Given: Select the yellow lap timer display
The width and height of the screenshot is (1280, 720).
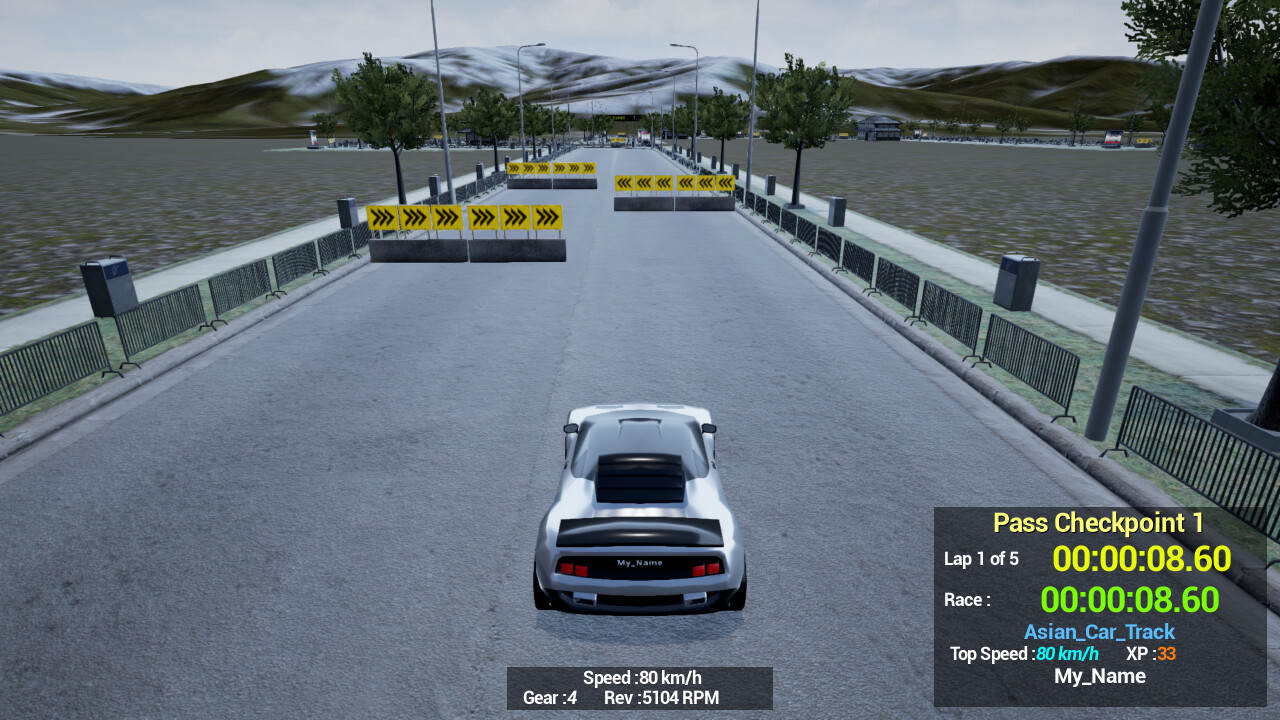Looking at the screenshot, I should coord(1143,559).
